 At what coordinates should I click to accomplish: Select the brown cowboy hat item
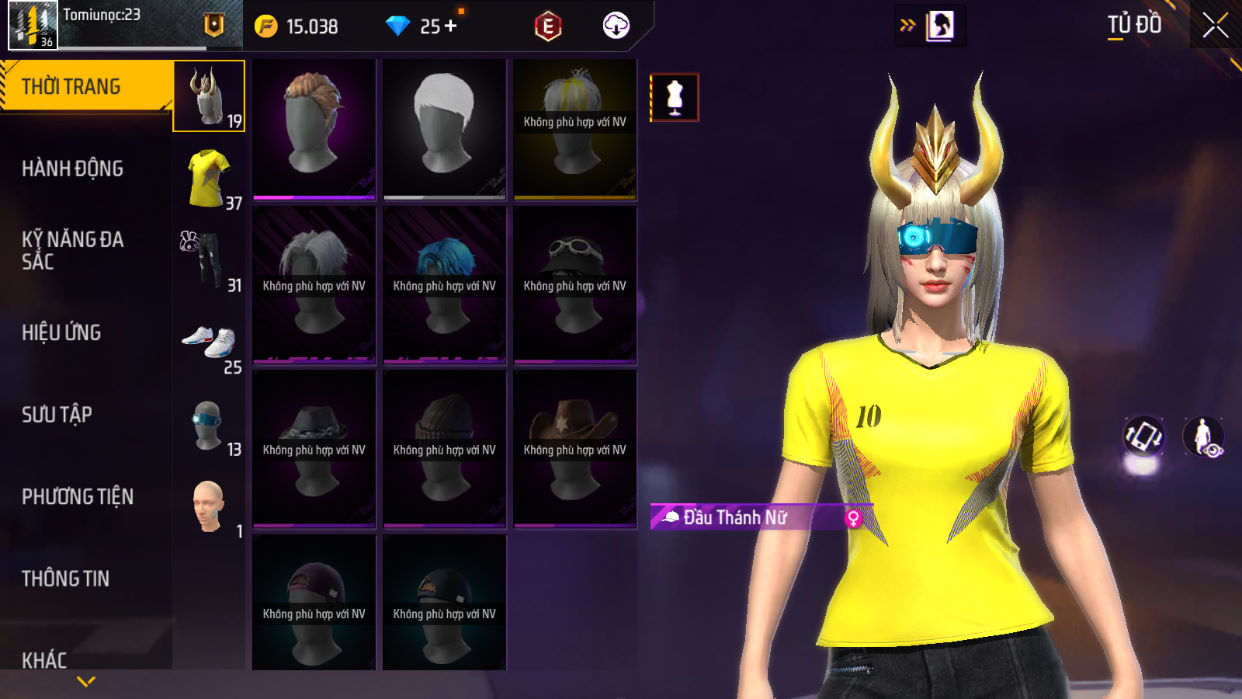pyautogui.click(x=575, y=447)
